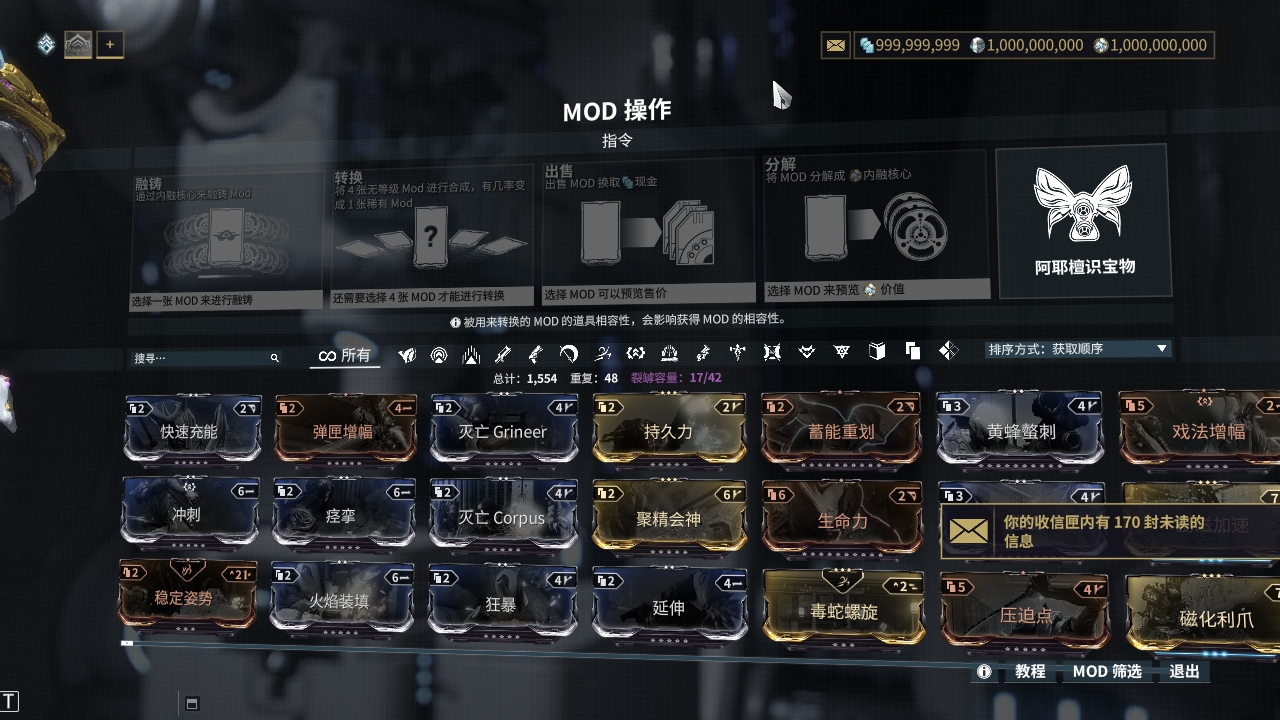Pick the 灭亡 Grineer mod card
The image size is (1280, 720).
(503, 431)
